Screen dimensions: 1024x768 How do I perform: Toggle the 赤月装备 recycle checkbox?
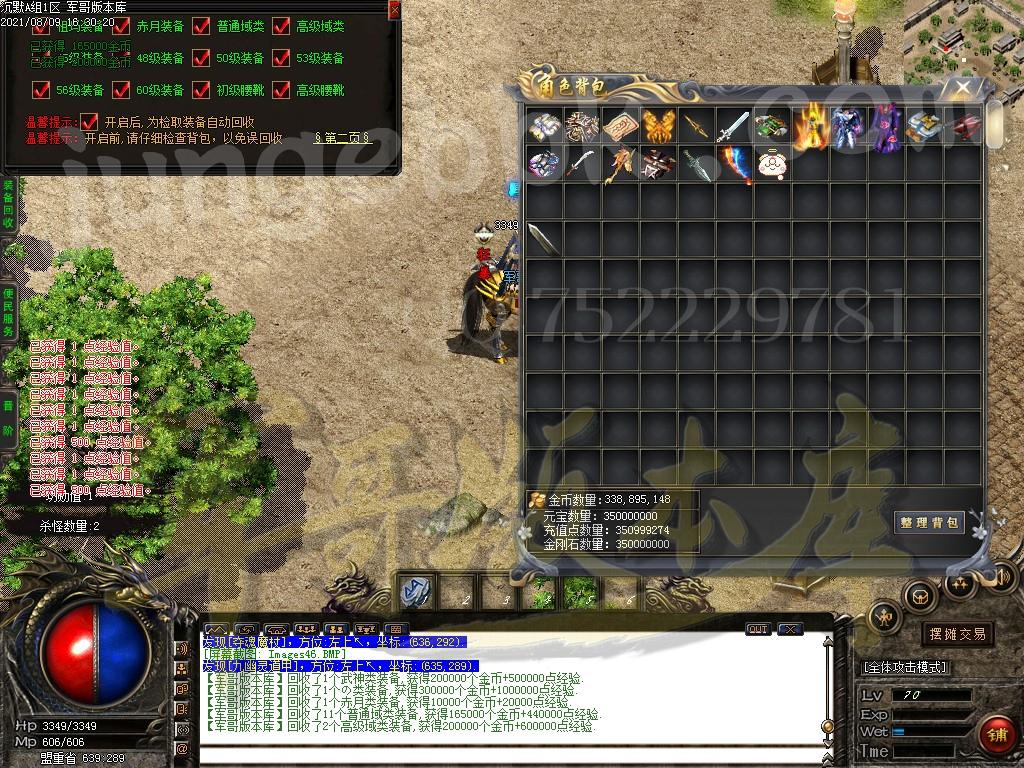tap(121, 27)
